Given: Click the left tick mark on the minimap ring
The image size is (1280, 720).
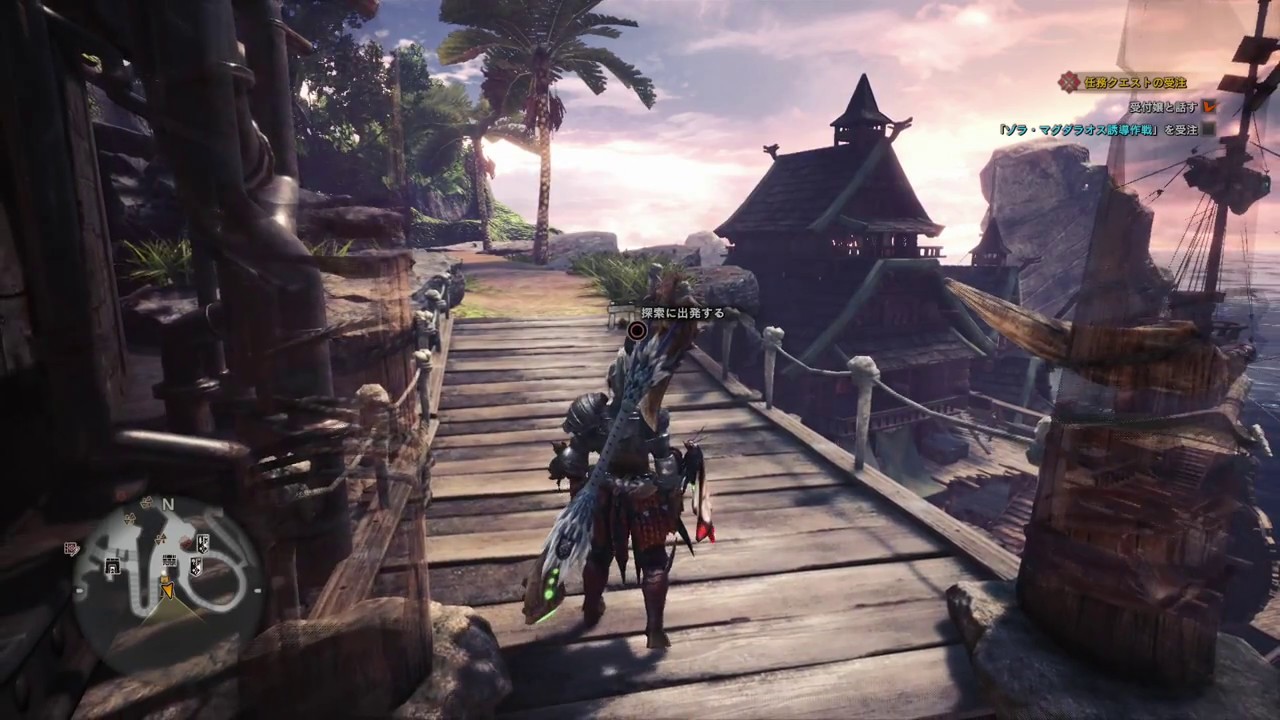Looking at the screenshot, I should (79, 590).
